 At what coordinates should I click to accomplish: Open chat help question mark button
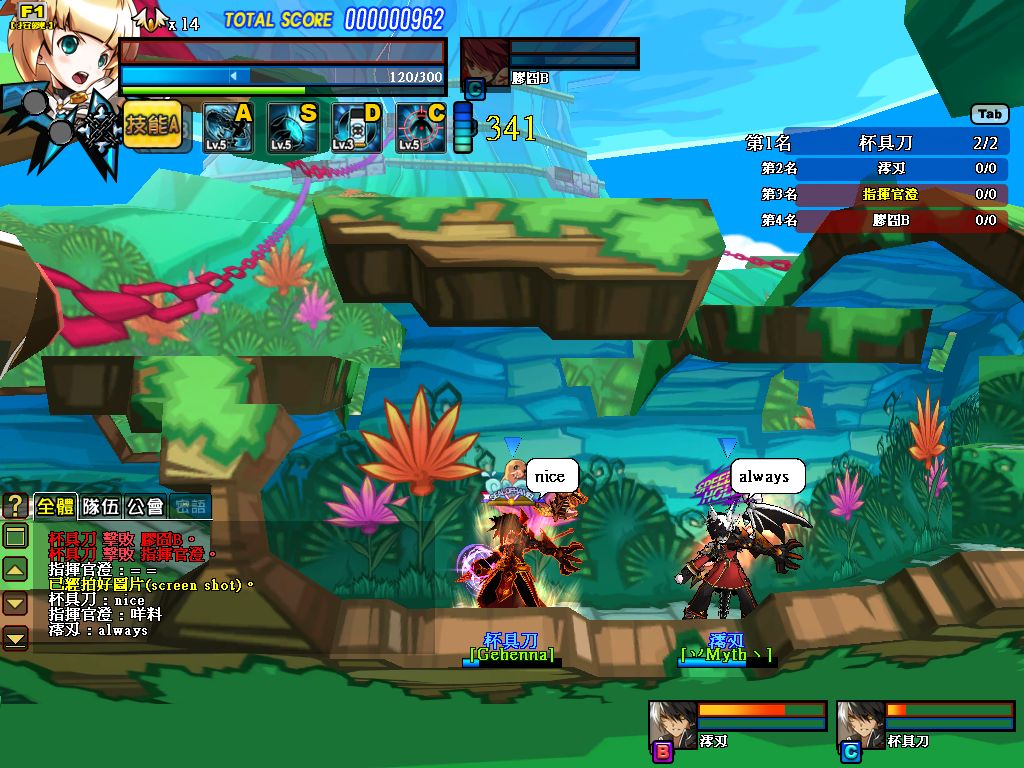[15, 505]
